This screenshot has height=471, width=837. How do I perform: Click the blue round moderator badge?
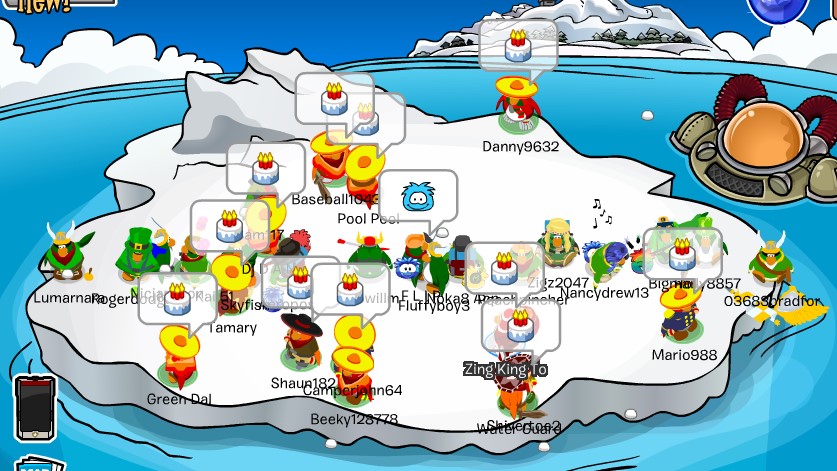[777, 8]
